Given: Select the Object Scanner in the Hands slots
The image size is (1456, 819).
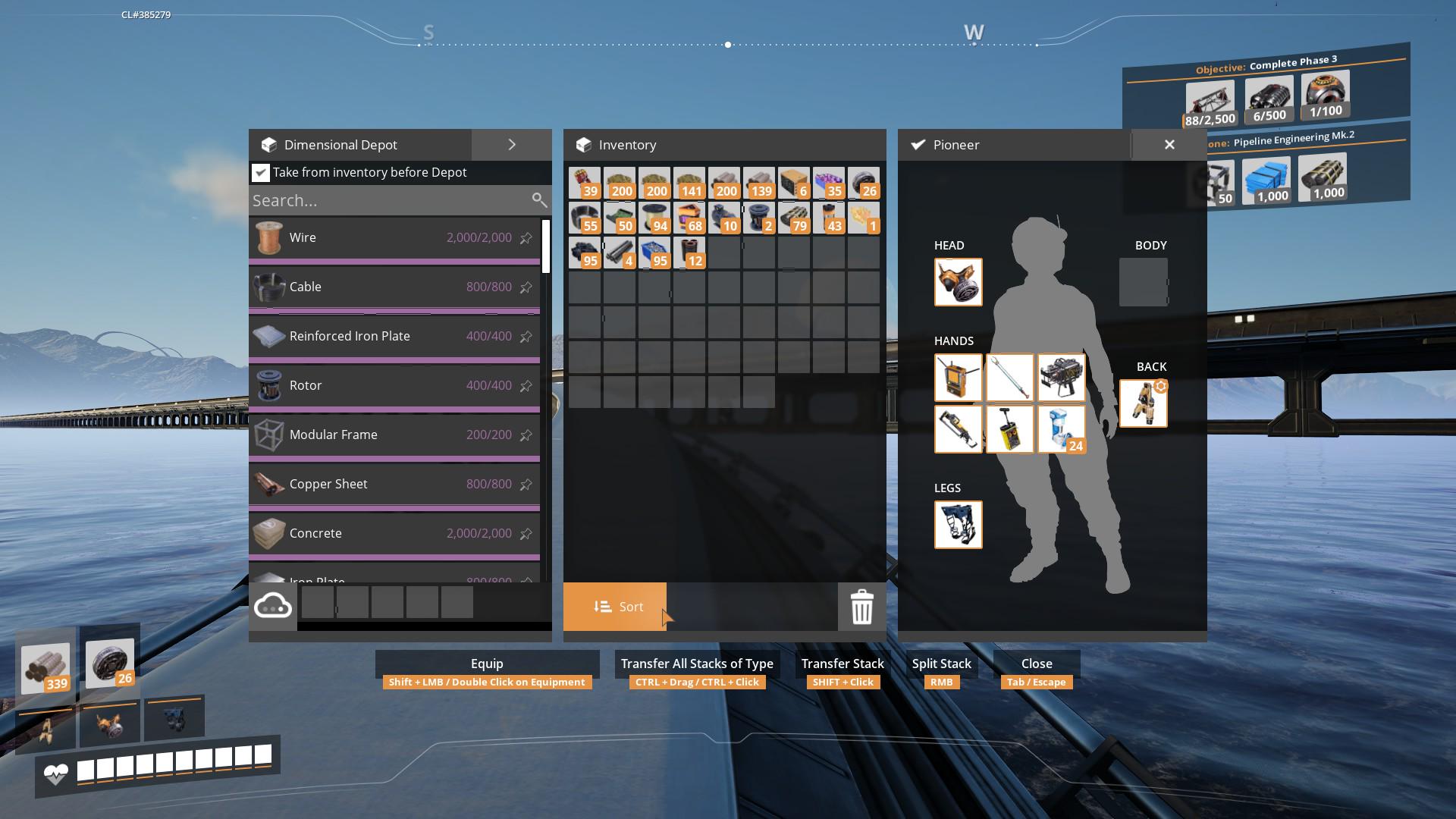Looking at the screenshot, I should point(959,377).
